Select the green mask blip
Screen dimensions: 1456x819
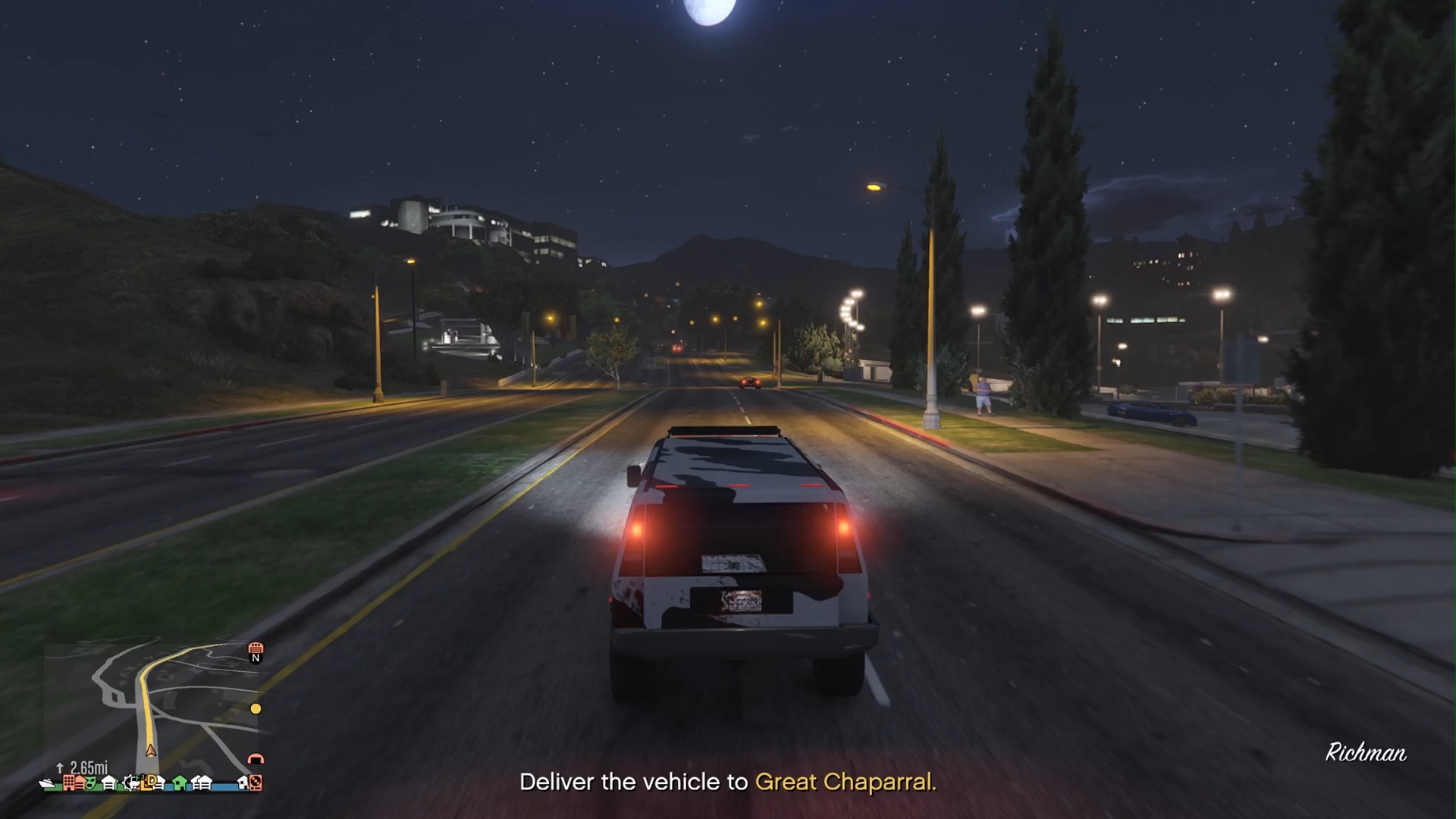(x=90, y=783)
